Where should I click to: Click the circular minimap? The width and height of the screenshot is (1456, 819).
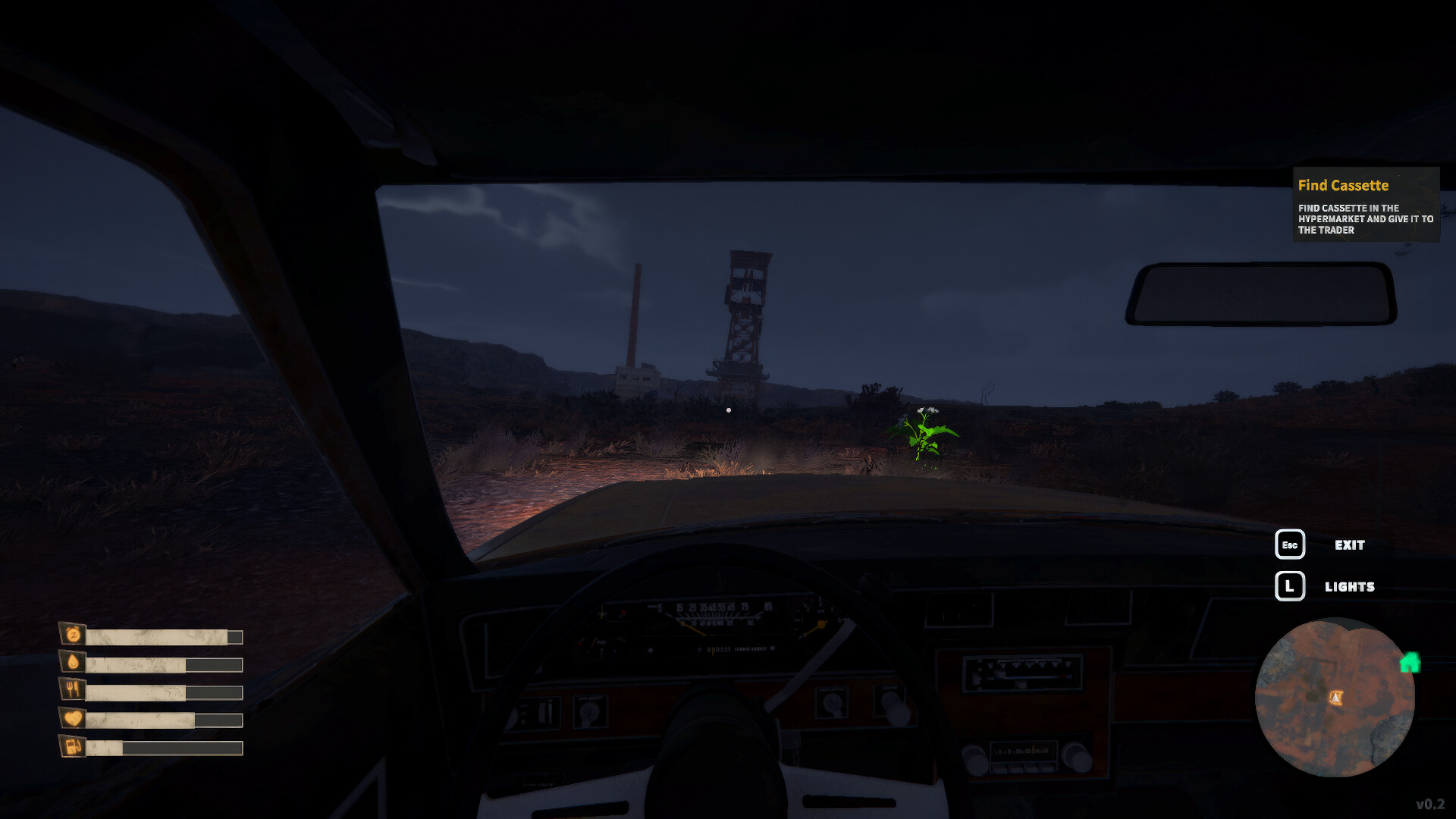click(x=1334, y=698)
